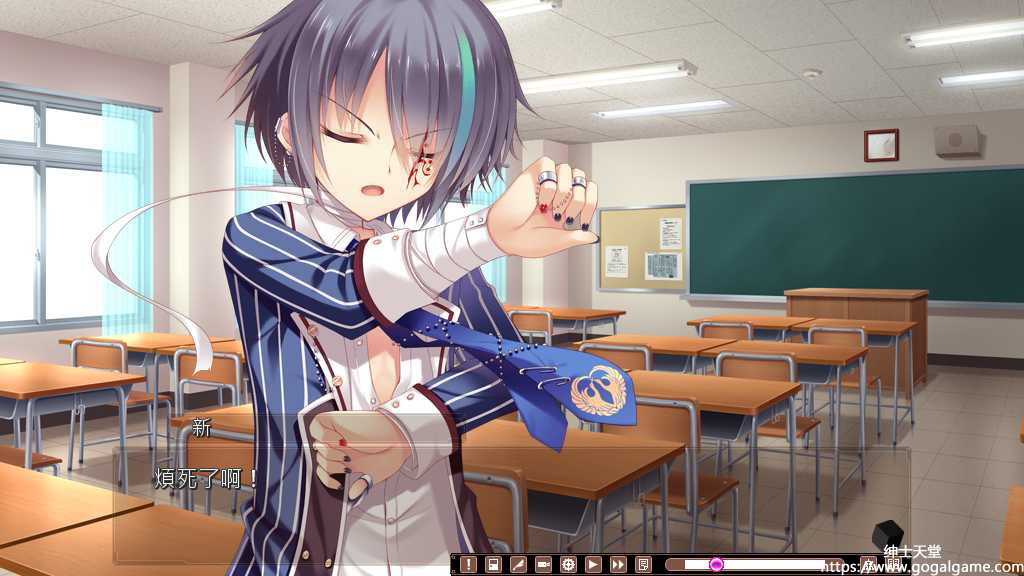This screenshot has height=576, width=1024.
Task: Click the exclamation mark toolbar icon
Action: [468, 565]
